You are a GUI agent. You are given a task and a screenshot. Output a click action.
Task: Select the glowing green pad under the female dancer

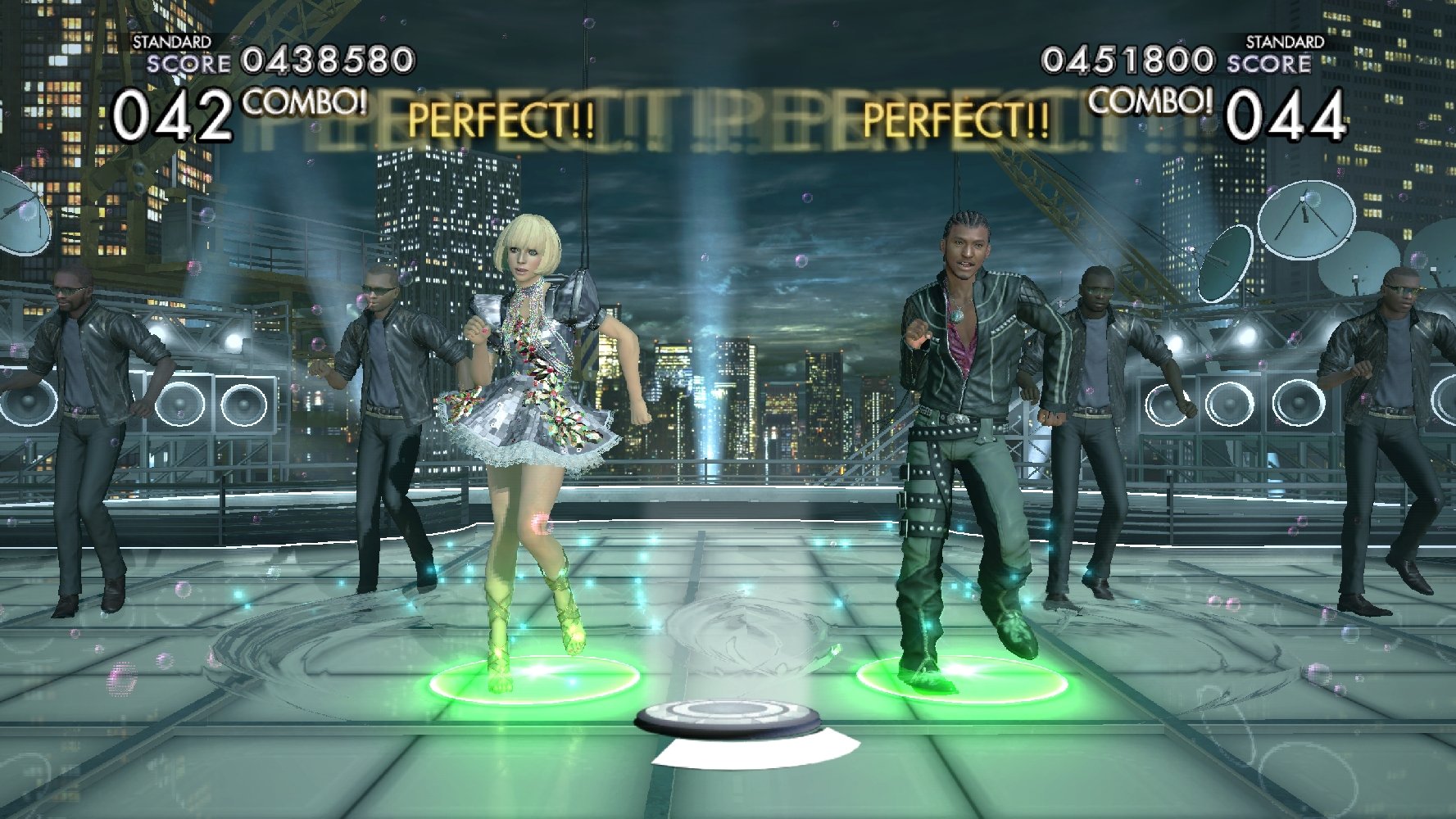coord(533,680)
